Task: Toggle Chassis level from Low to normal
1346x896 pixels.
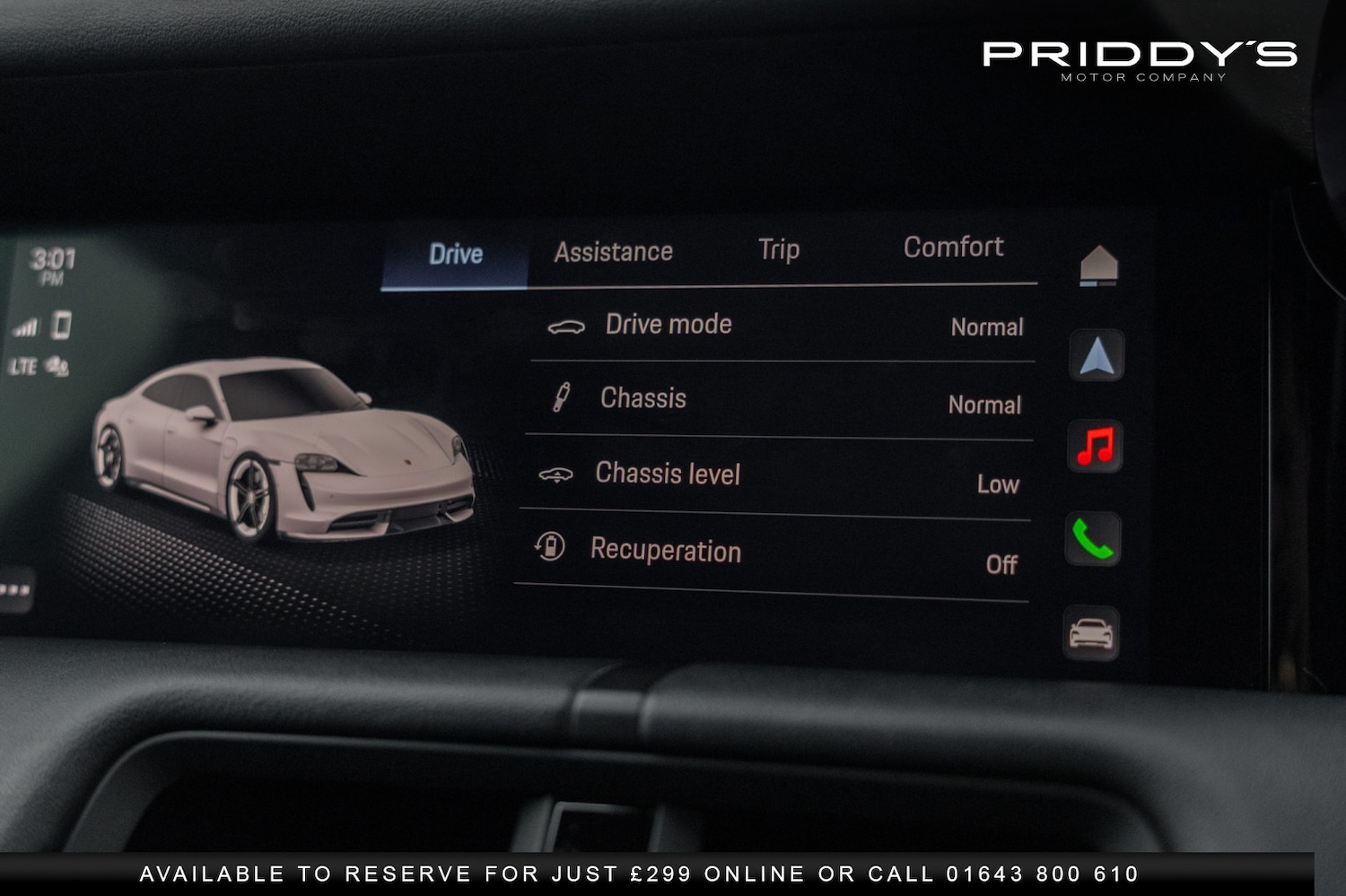Action: point(998,484)
